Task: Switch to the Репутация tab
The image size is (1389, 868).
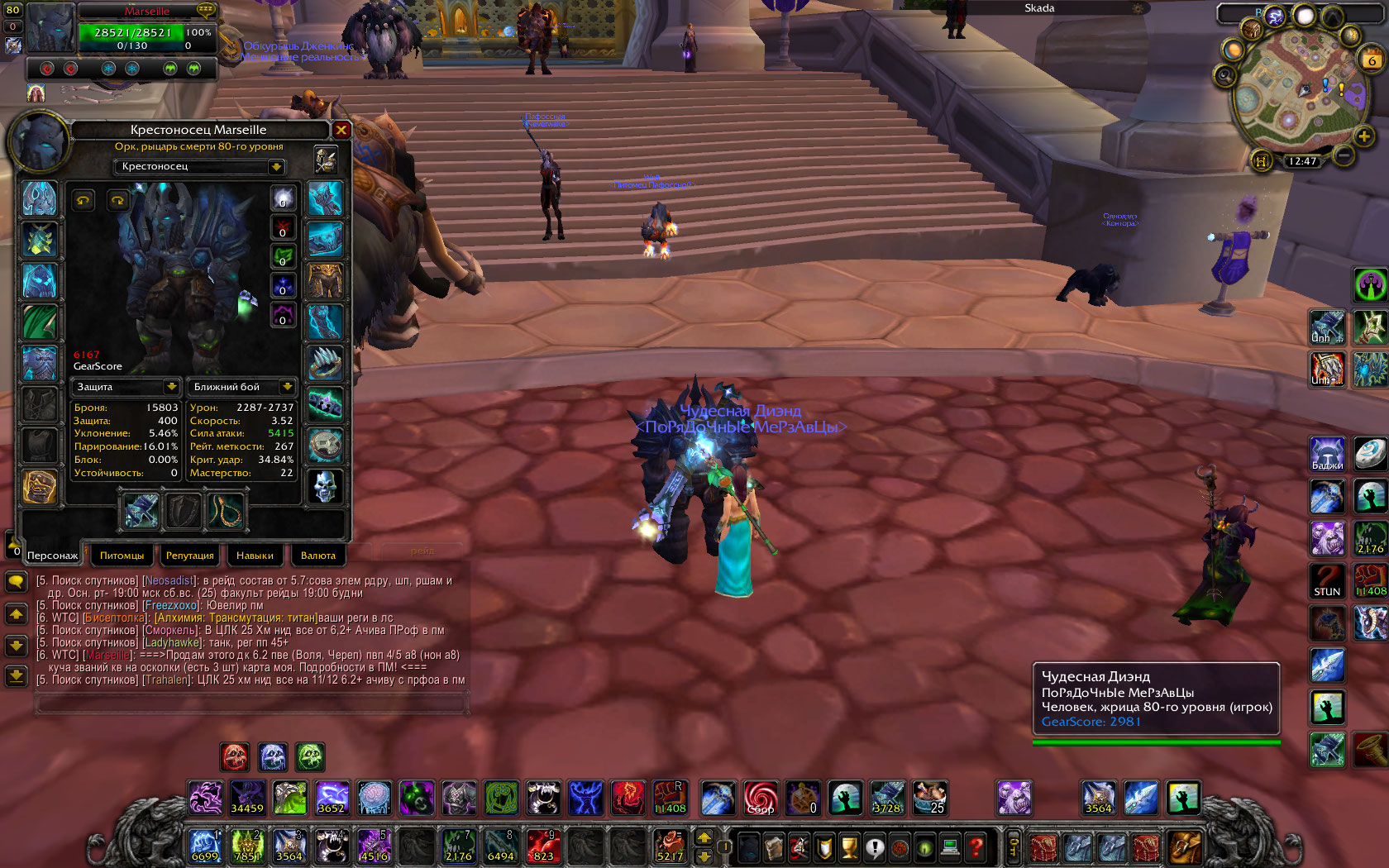Action: (x=189, y=556)
